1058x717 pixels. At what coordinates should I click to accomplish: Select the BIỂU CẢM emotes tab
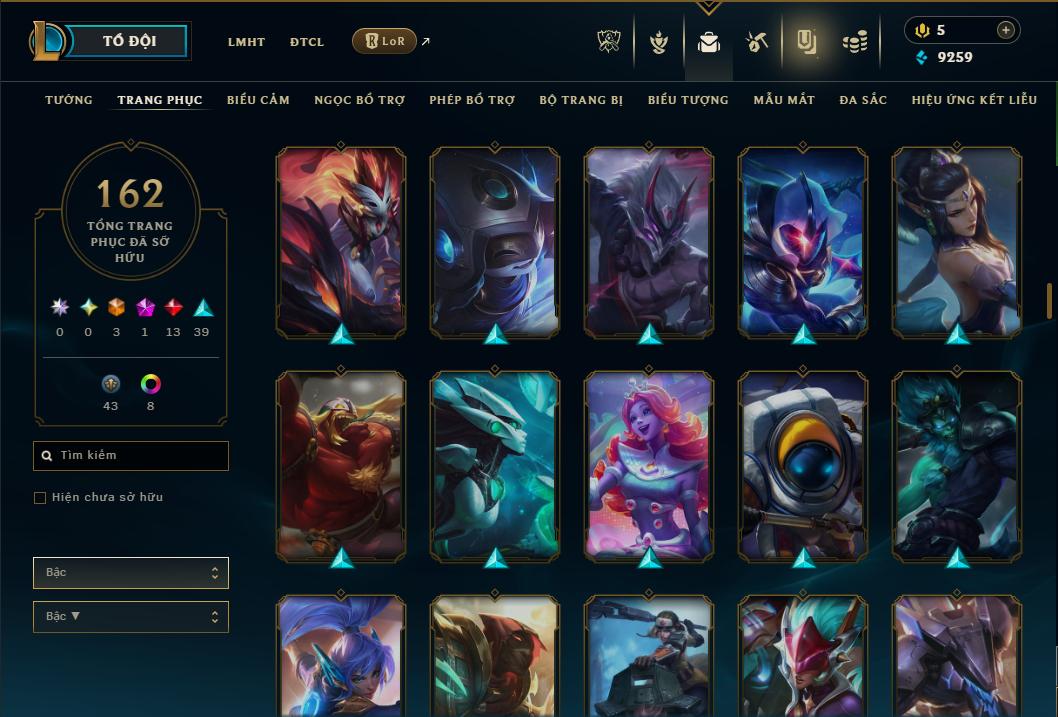(258, 100)
